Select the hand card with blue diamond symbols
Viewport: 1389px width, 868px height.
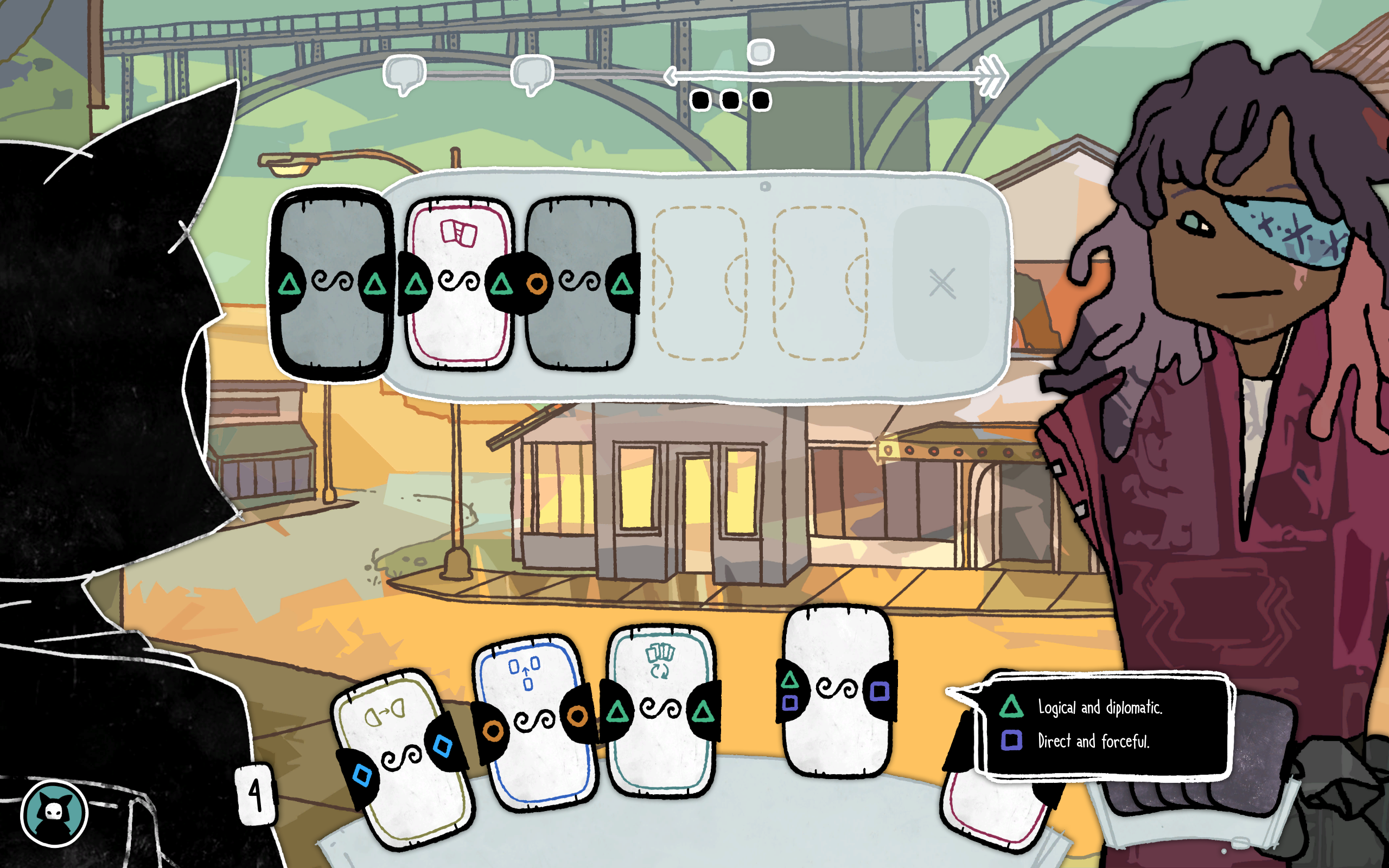(404, 758)
